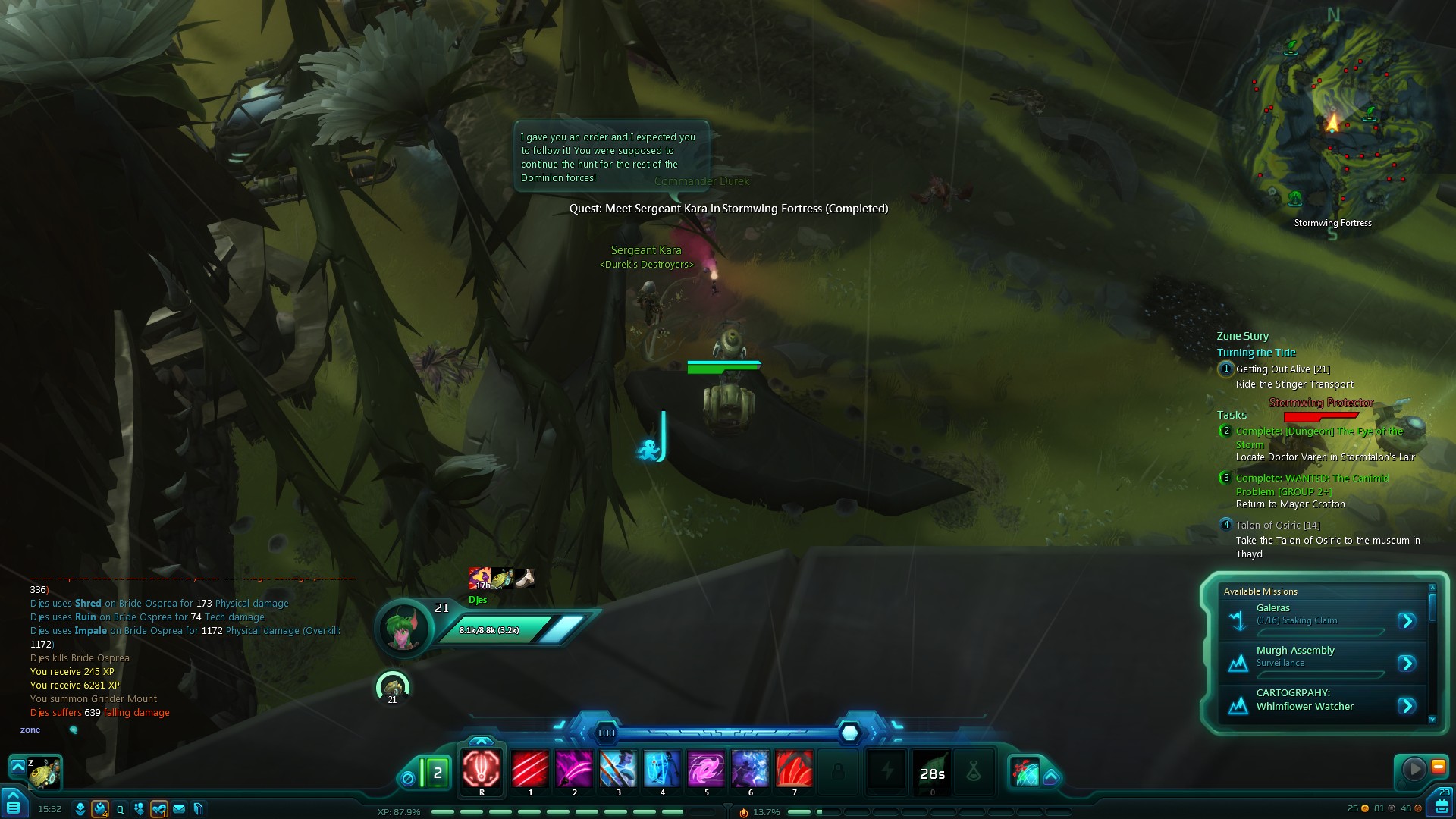The width and height of the screenshot is (1456, 819).
Task: Select the Getting Out Alive quest entry
Action: pos(1282,369)
